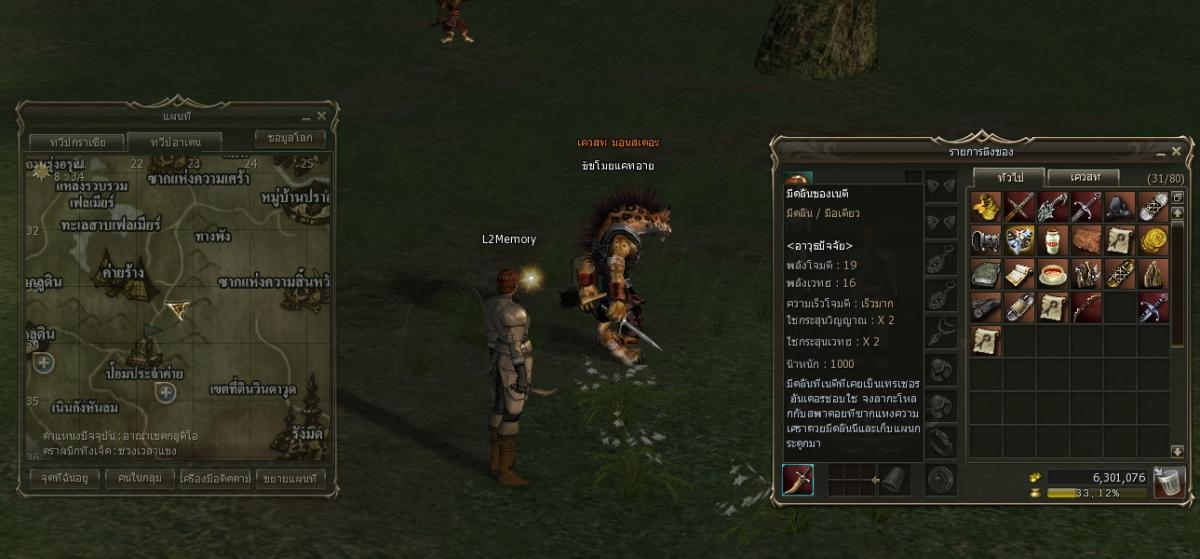Select the crossed swords inventory item

(x=1019, y=206)
